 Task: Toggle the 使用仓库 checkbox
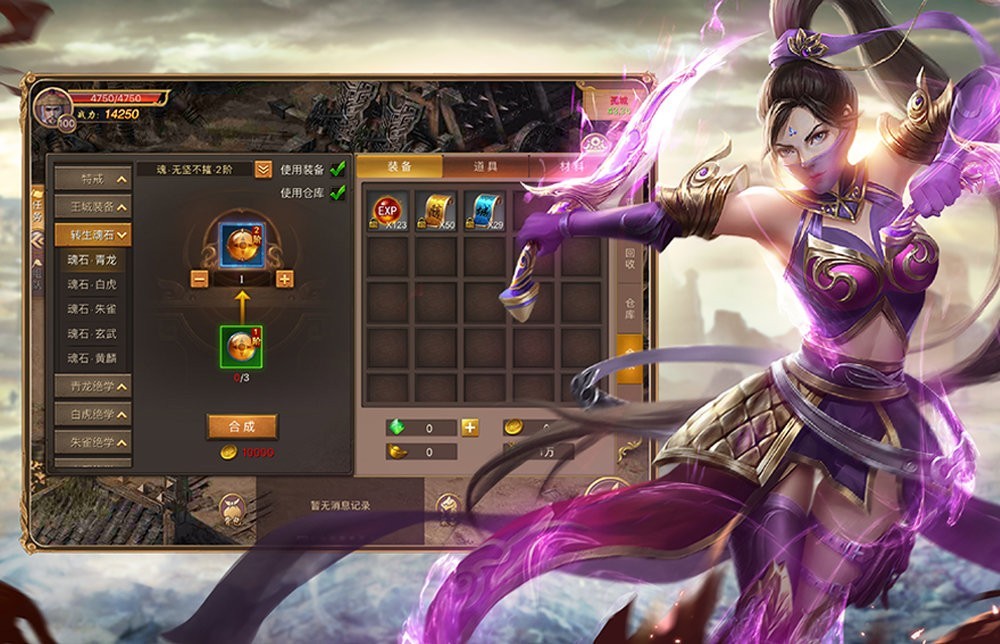pyautogui.click(x=338, y=192)
